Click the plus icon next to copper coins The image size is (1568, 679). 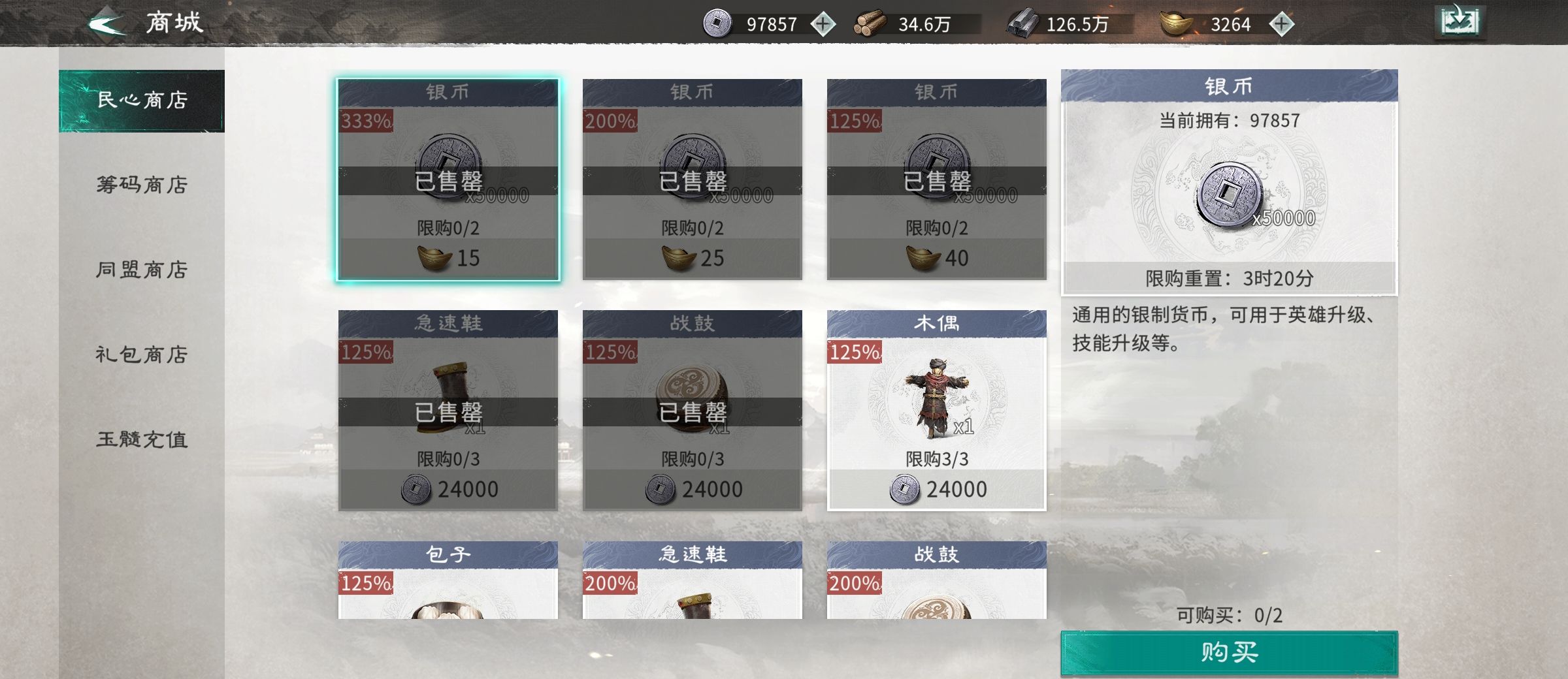[823, 25]
